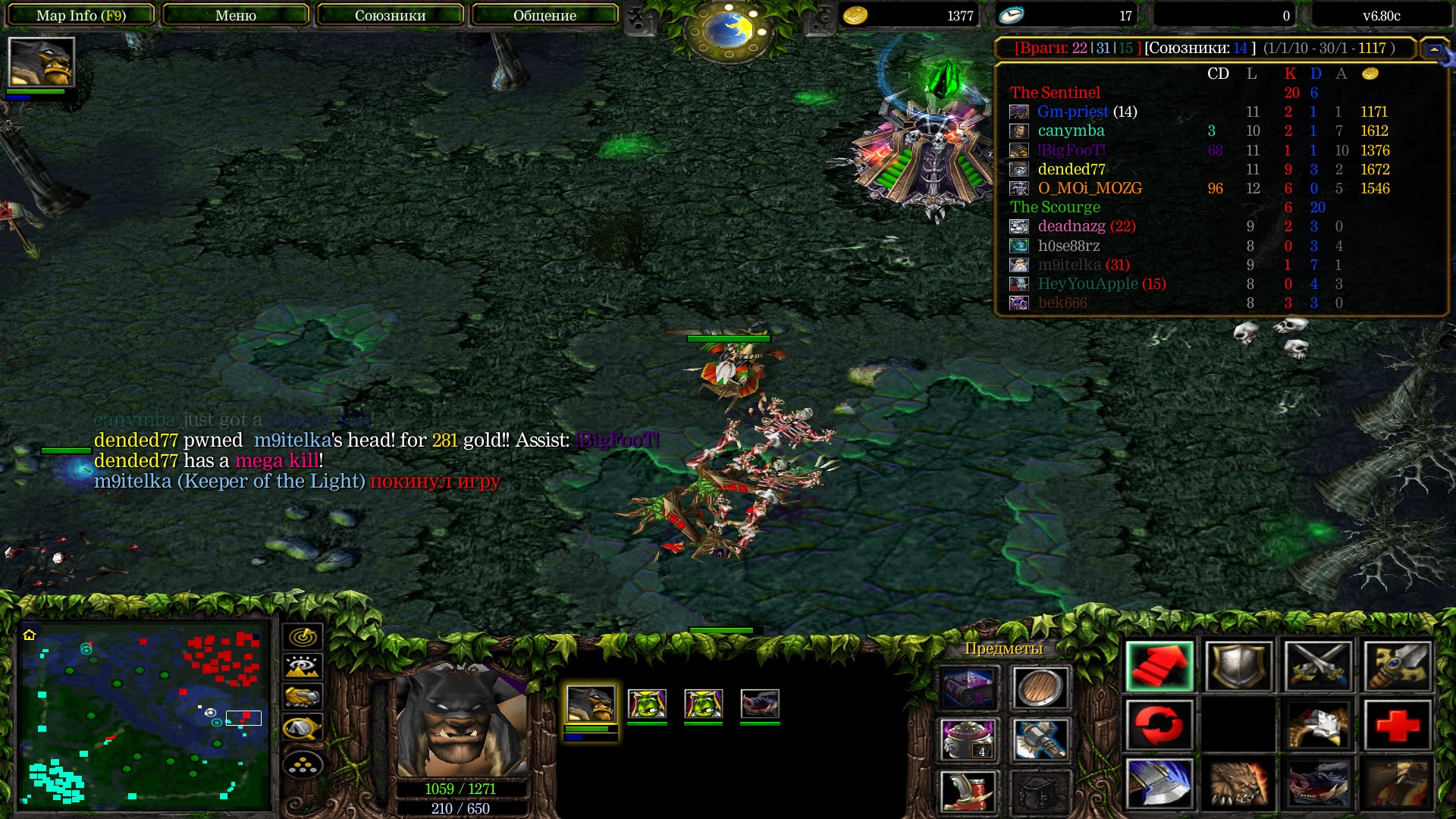Open the Меню game menu
Screen dimensions: 1456x819
[x=236, y=15]
